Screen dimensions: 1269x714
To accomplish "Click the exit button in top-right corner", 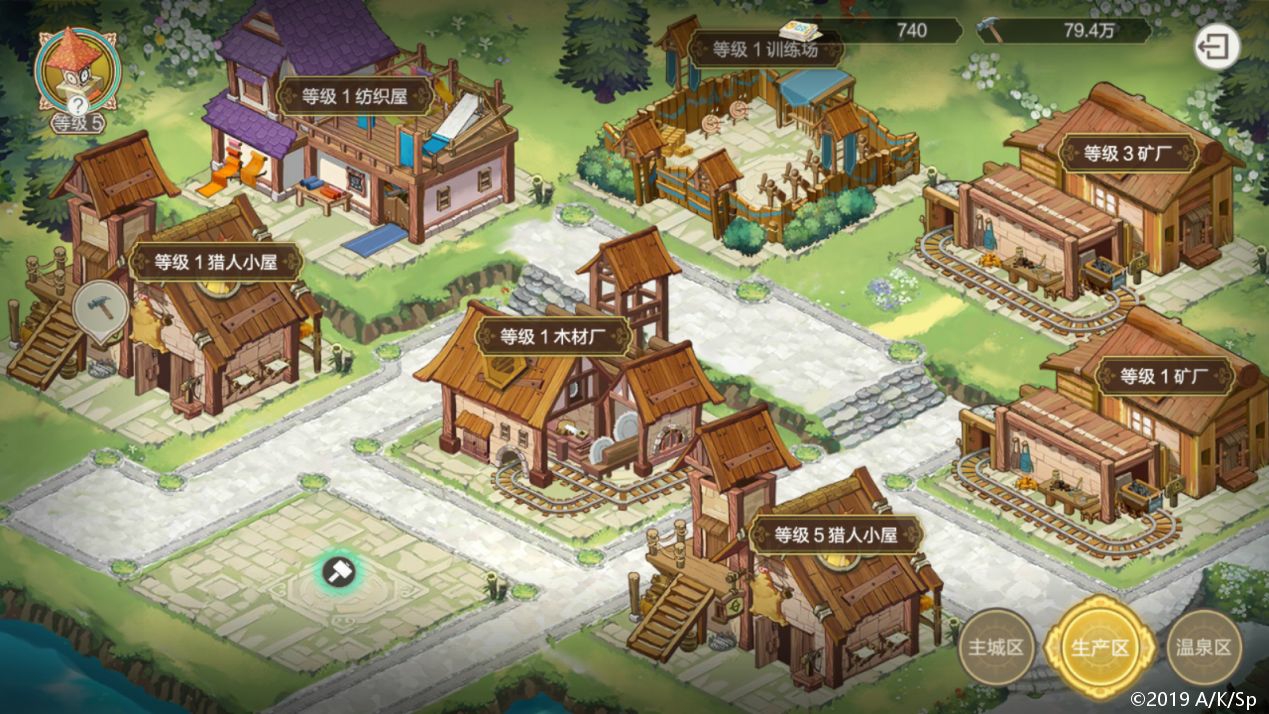I will [x=1216, y=46].
